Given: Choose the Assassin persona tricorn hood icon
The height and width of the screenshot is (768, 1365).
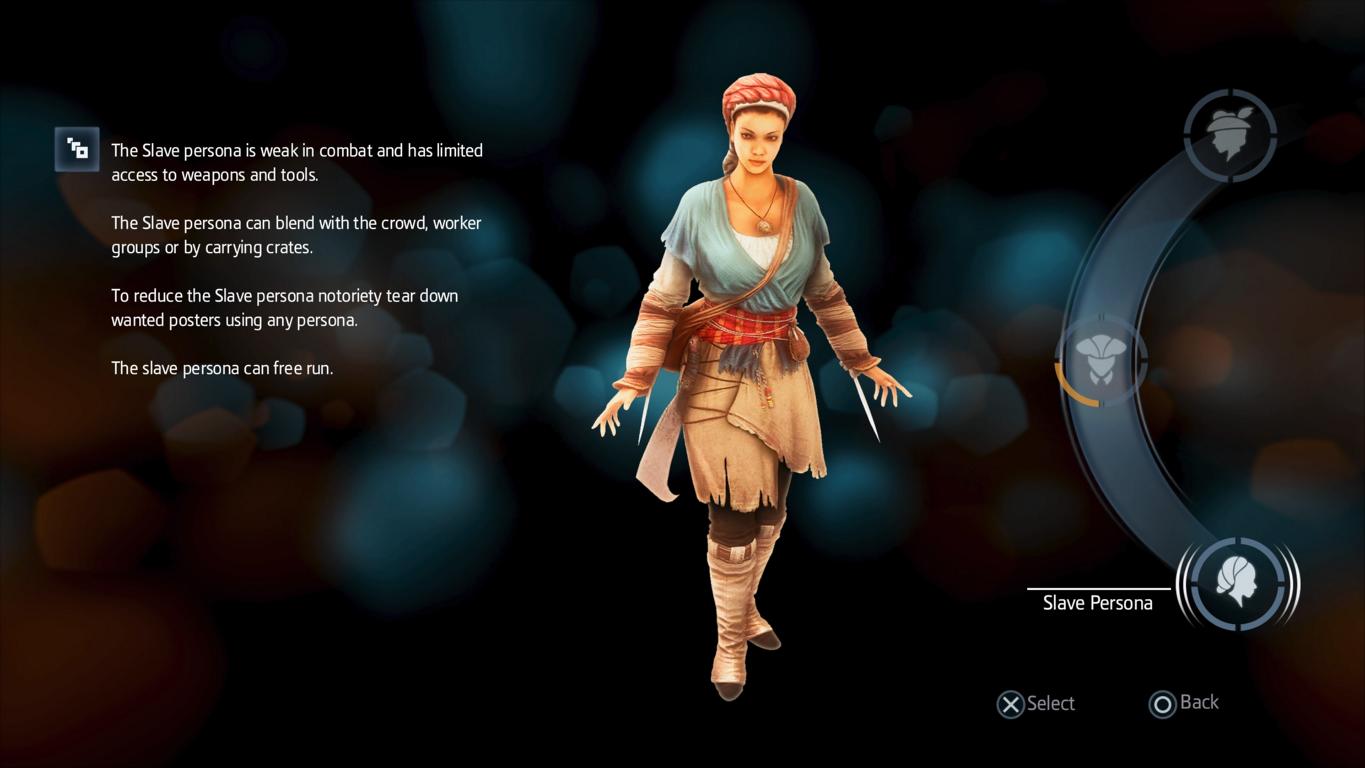Looking at the screenshot, I should (1100, 360).
